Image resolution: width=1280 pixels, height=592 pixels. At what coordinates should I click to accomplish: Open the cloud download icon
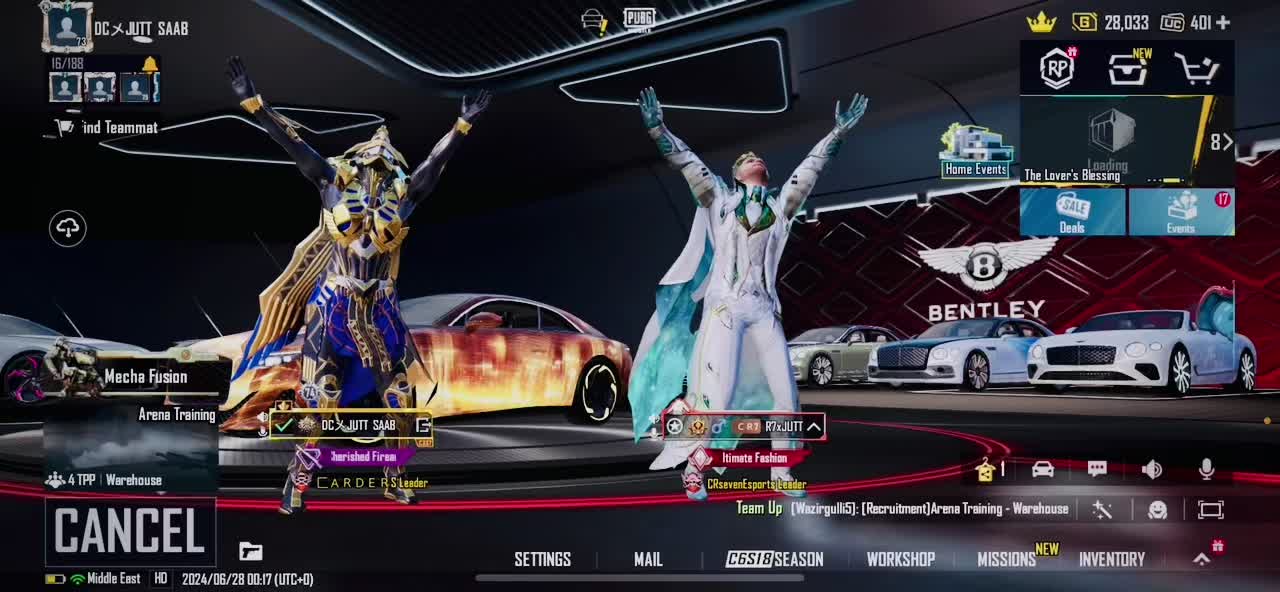68,228
